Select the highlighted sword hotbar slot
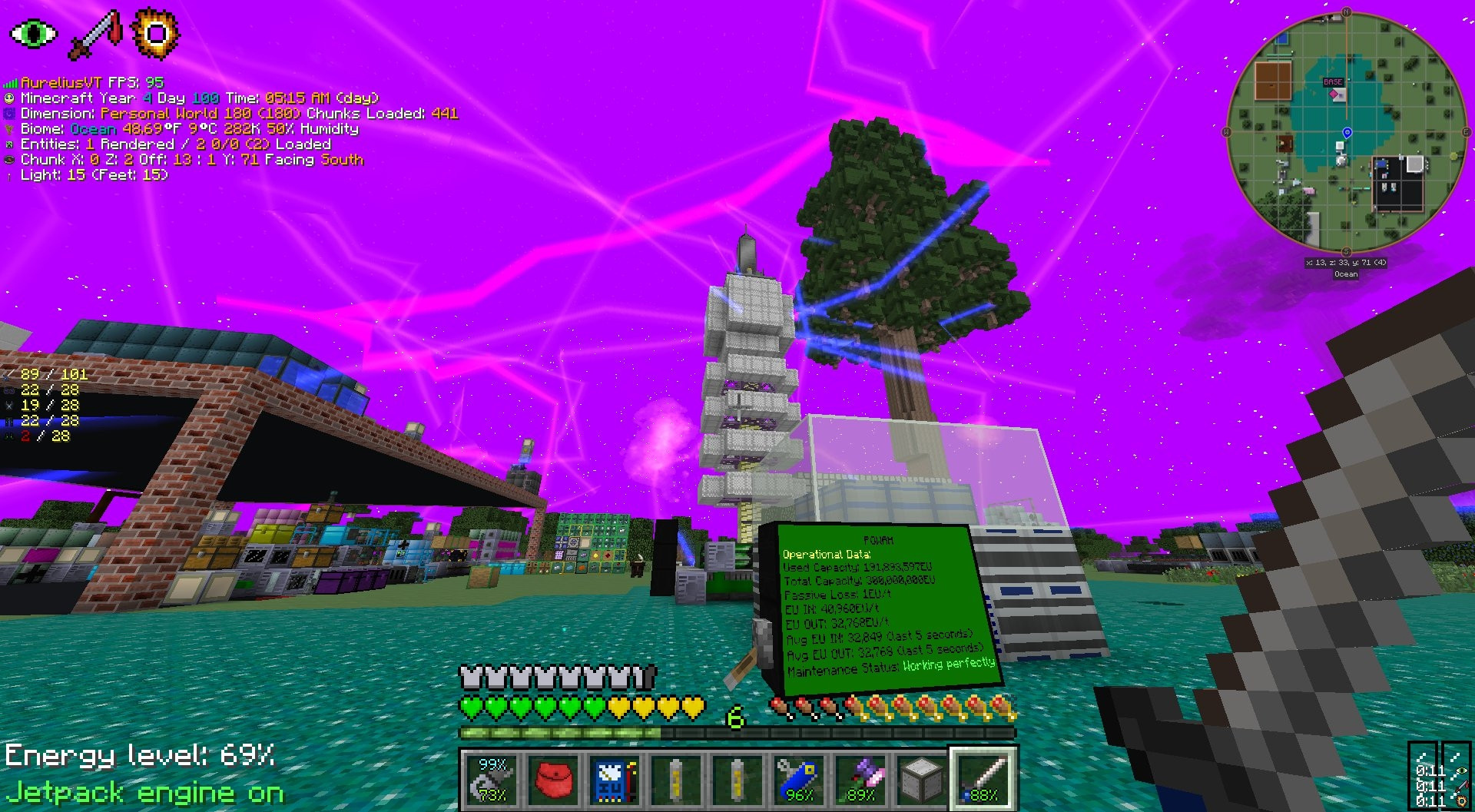 (x=983, y=779)
